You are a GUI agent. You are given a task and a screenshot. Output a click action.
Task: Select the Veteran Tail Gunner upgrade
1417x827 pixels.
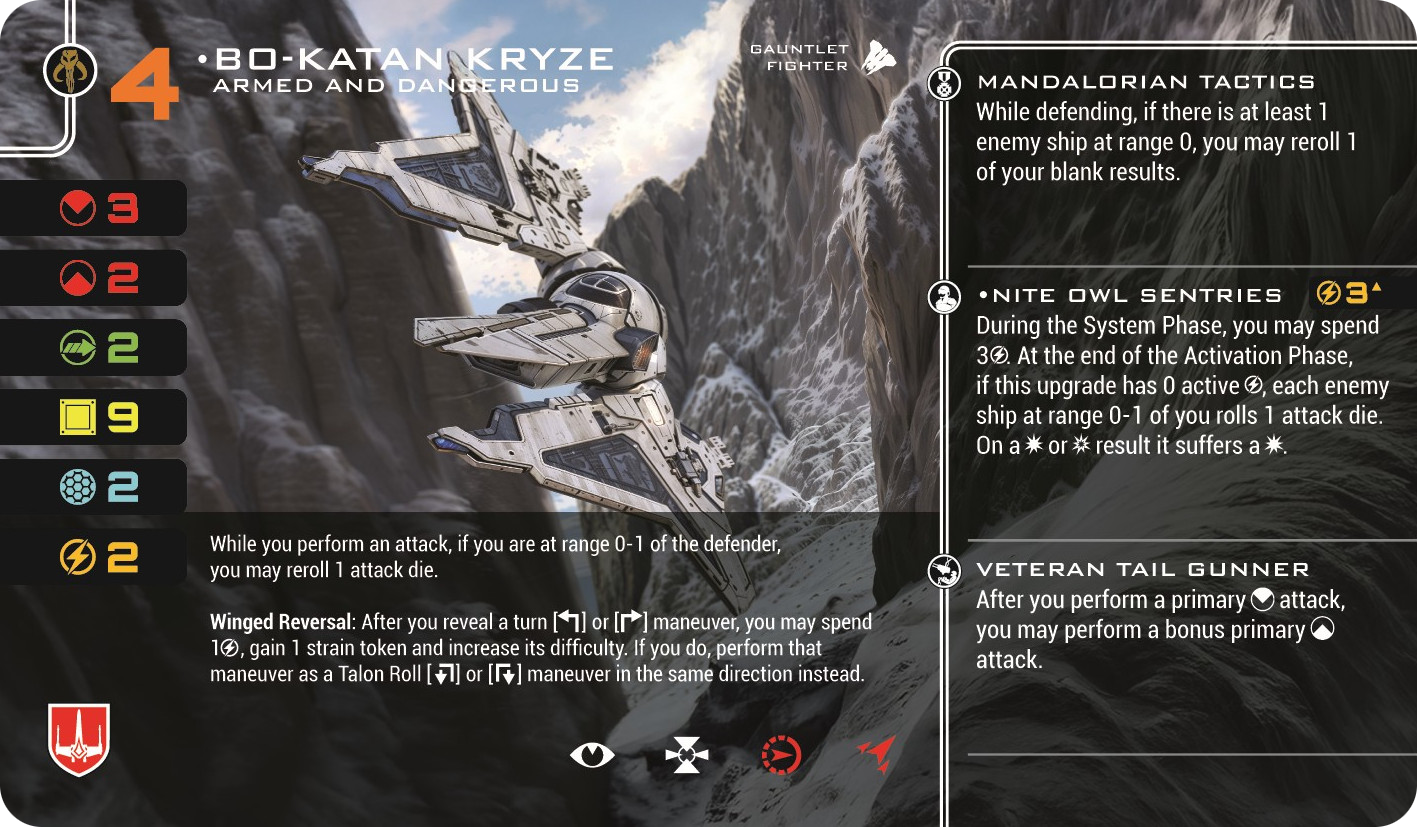click(1142, 570)
